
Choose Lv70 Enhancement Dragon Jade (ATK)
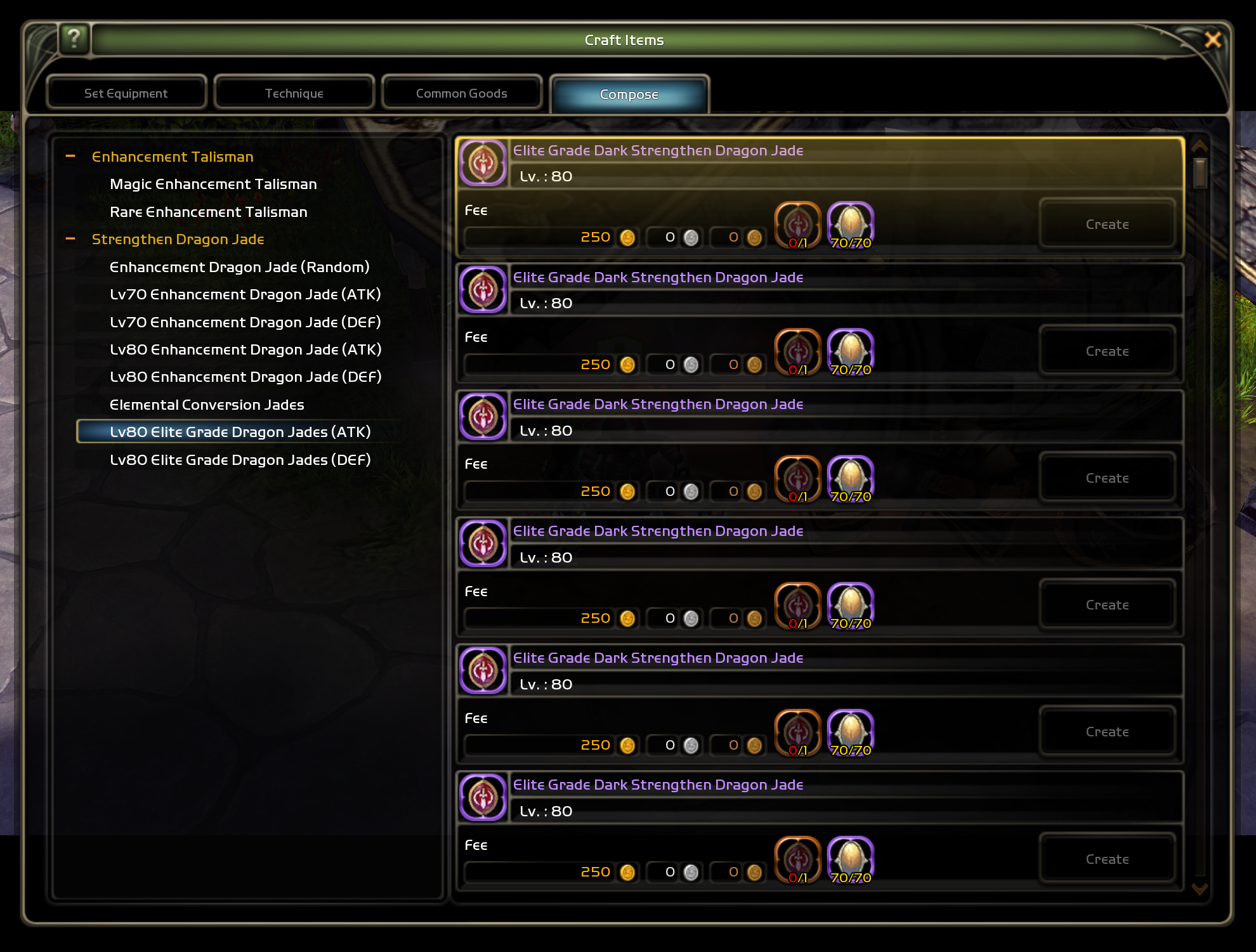coord(245,294)
